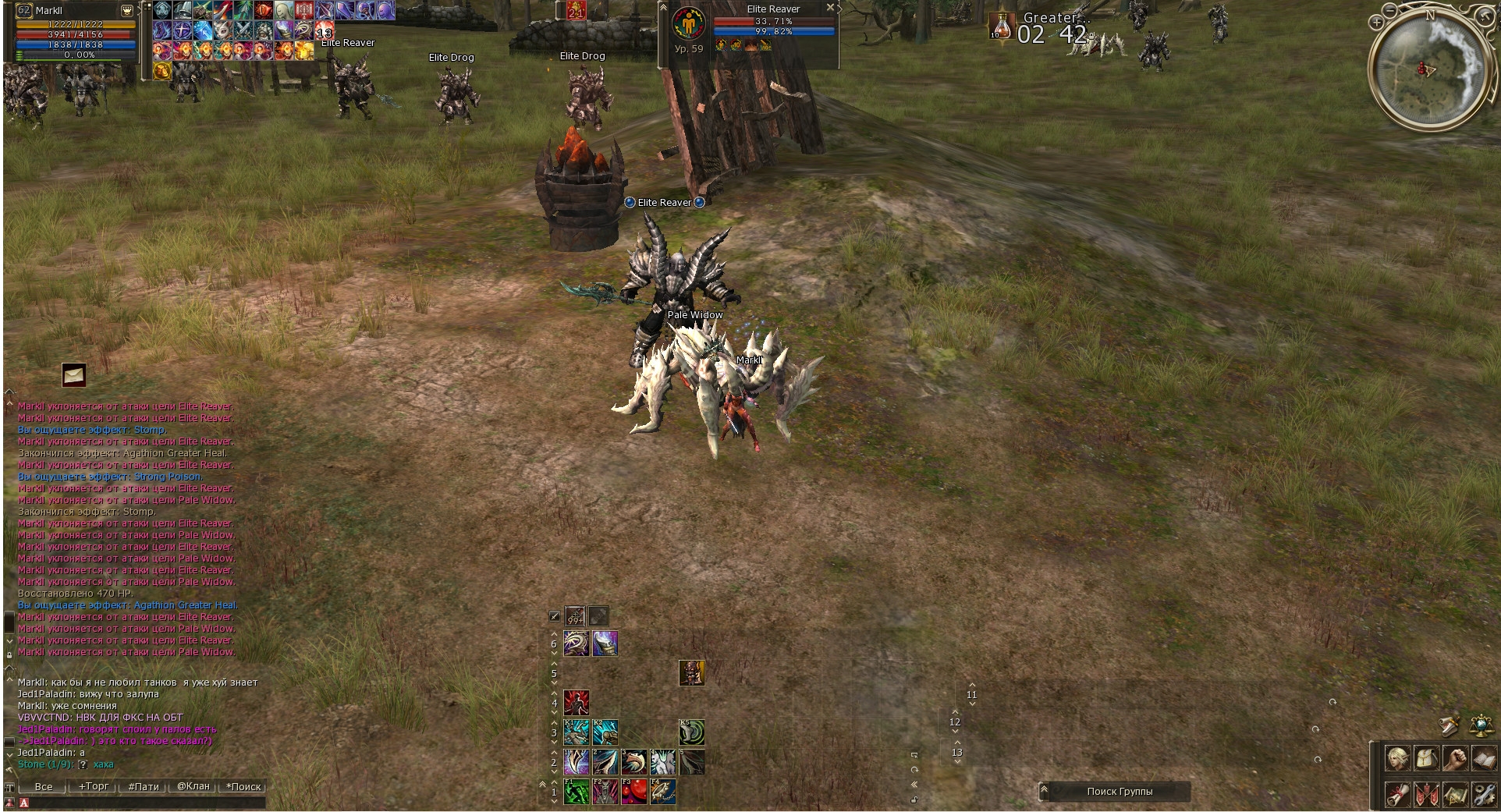Screen dimensions: 1501x812
Task: Activate the K5 green spiral boot skill
Action: tap(691, 732)
